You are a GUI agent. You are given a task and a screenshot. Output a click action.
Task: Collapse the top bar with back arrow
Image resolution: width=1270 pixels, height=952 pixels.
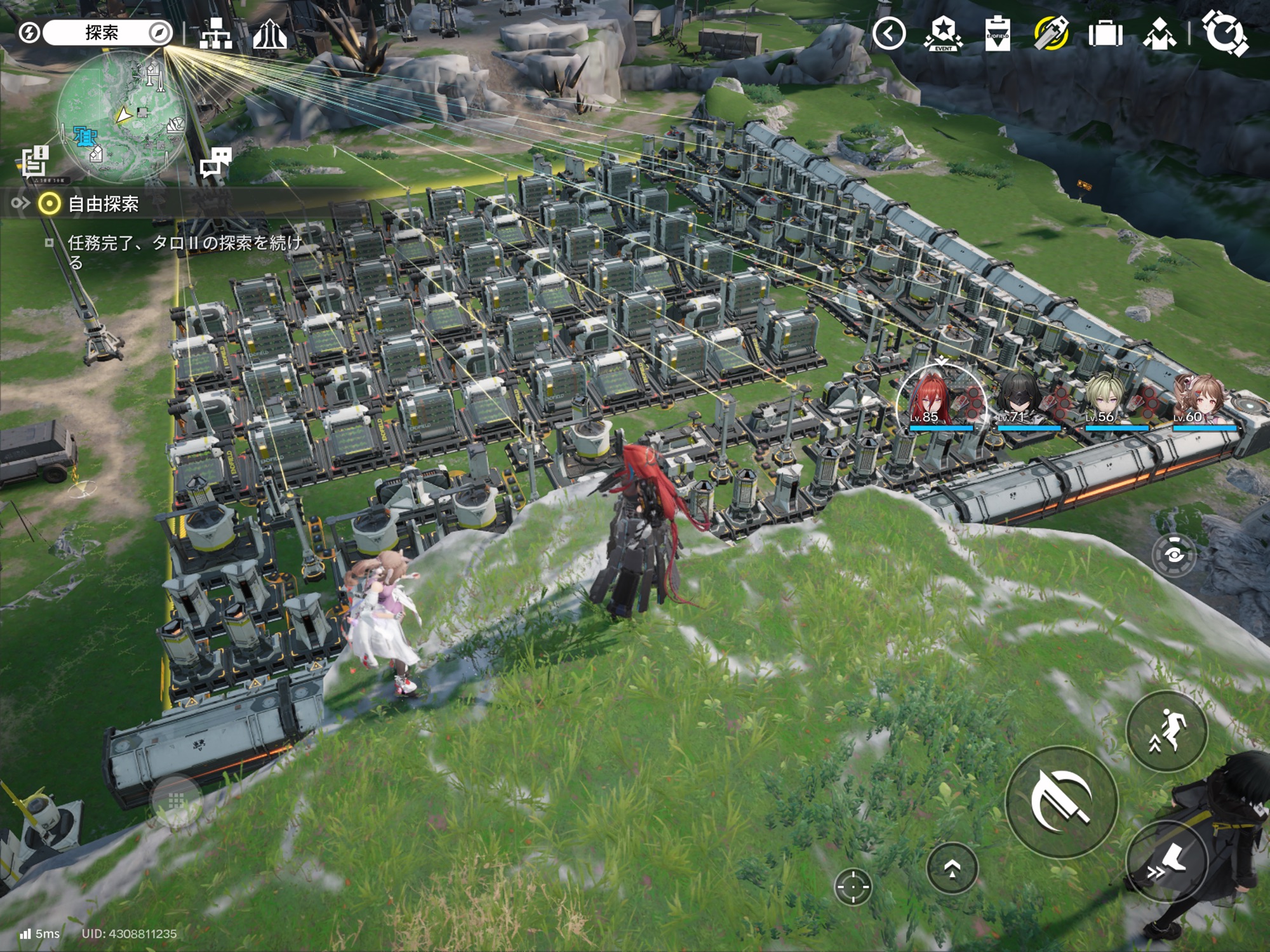[888, 34]
